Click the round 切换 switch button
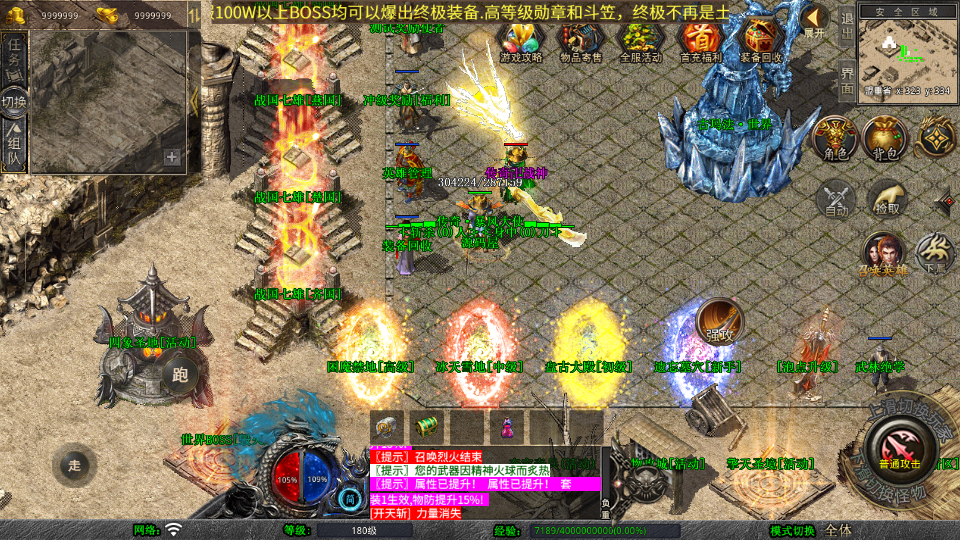The height and width of the screenshot is (540, 960). pos(14,101)
